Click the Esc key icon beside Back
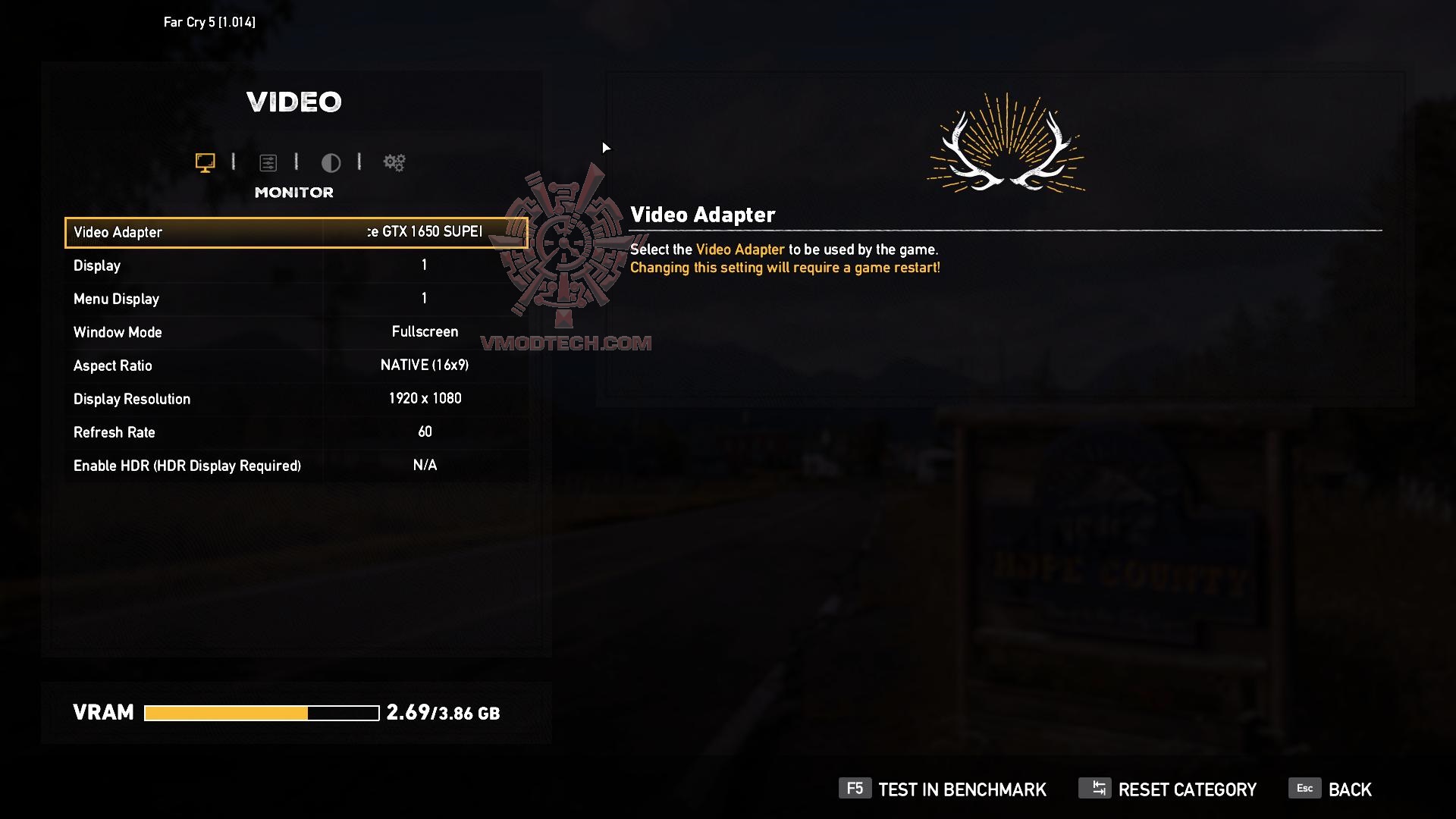 point(1304,789)
